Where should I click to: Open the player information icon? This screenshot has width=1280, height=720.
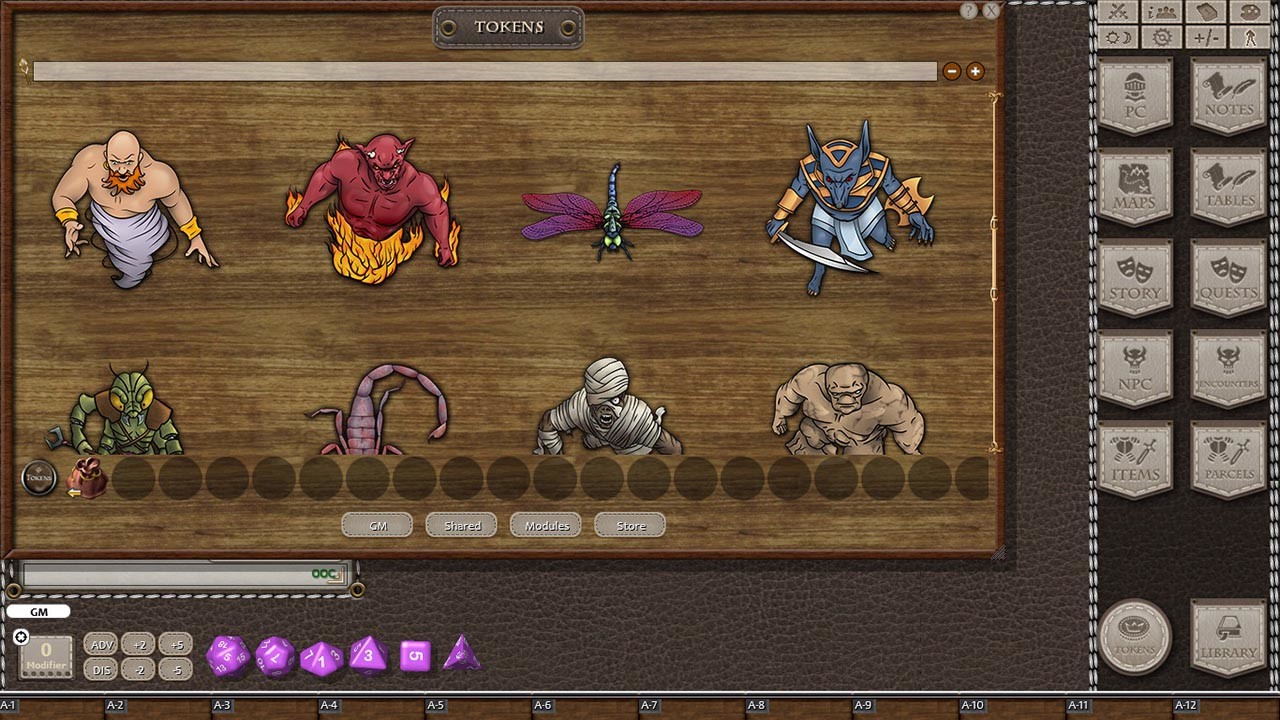[x=1162, y=13]
